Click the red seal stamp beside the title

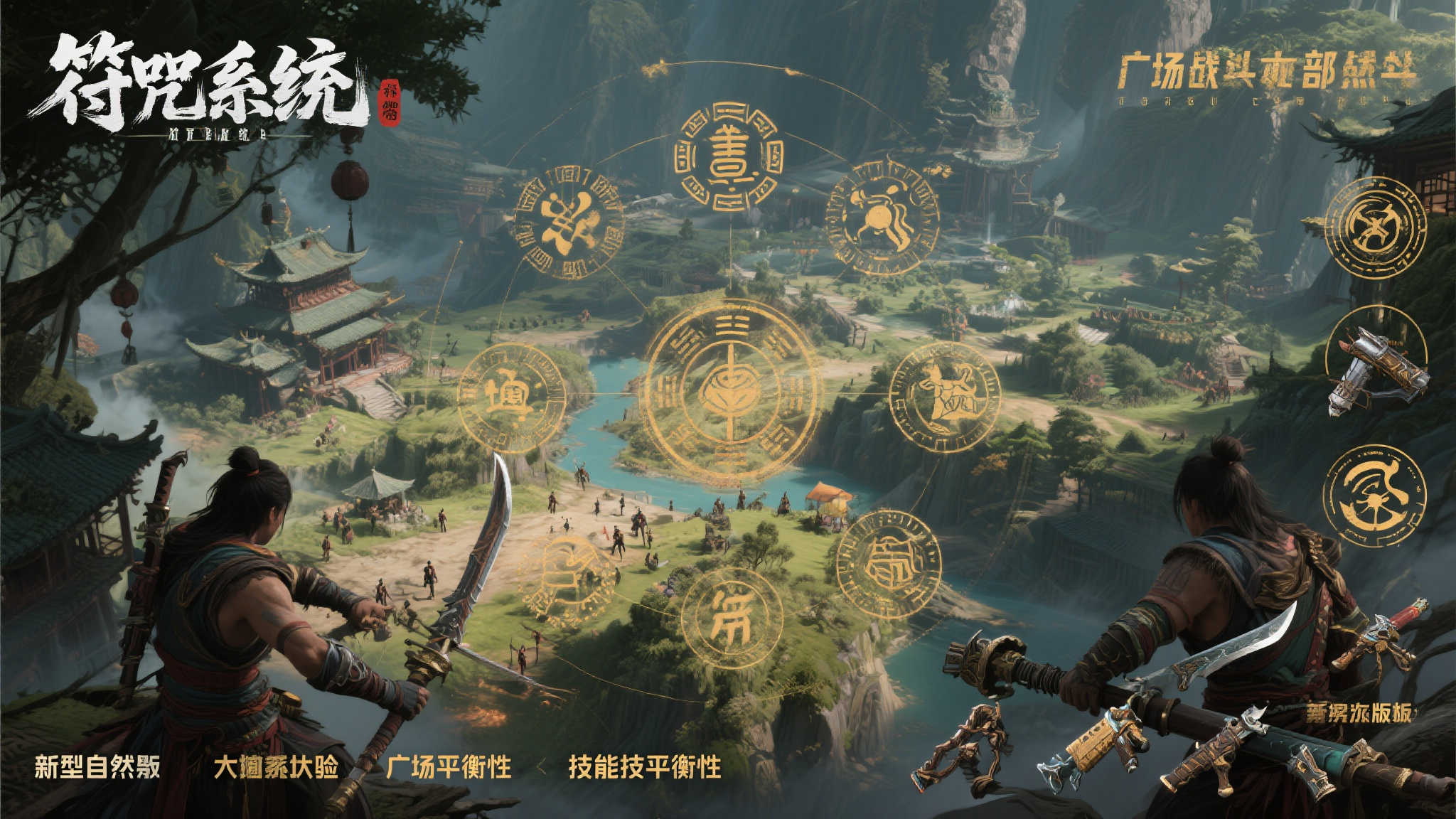pyautogui.click(x=390, y=101)
